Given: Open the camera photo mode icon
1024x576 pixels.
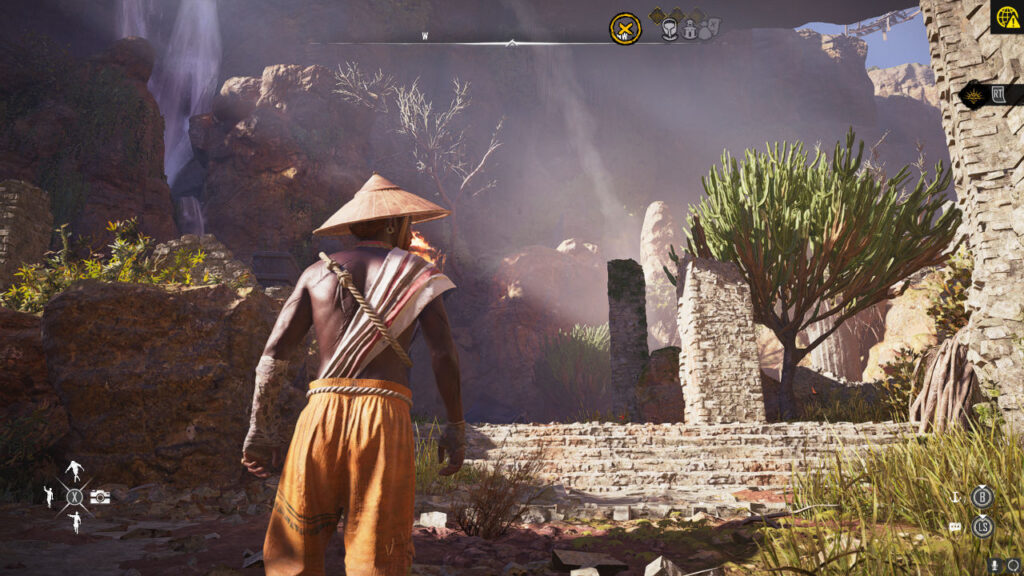Looking at the screenshot, I should coord(100,496).
